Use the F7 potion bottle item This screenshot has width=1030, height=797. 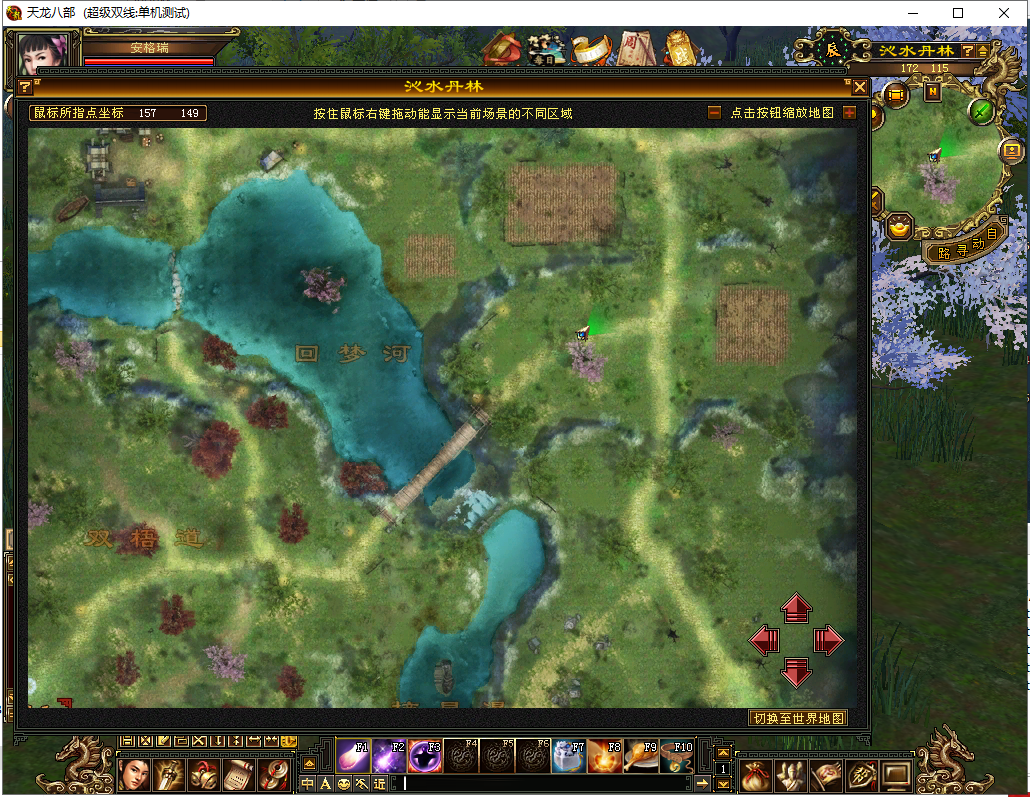pos(568,756)
